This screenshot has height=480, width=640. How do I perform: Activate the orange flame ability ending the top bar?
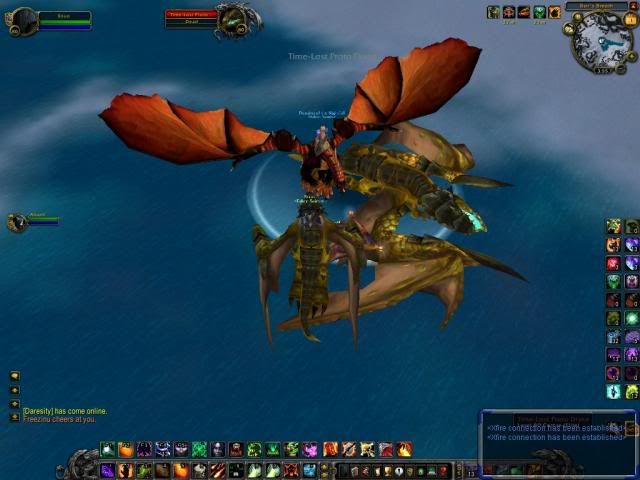coord(404,449)
